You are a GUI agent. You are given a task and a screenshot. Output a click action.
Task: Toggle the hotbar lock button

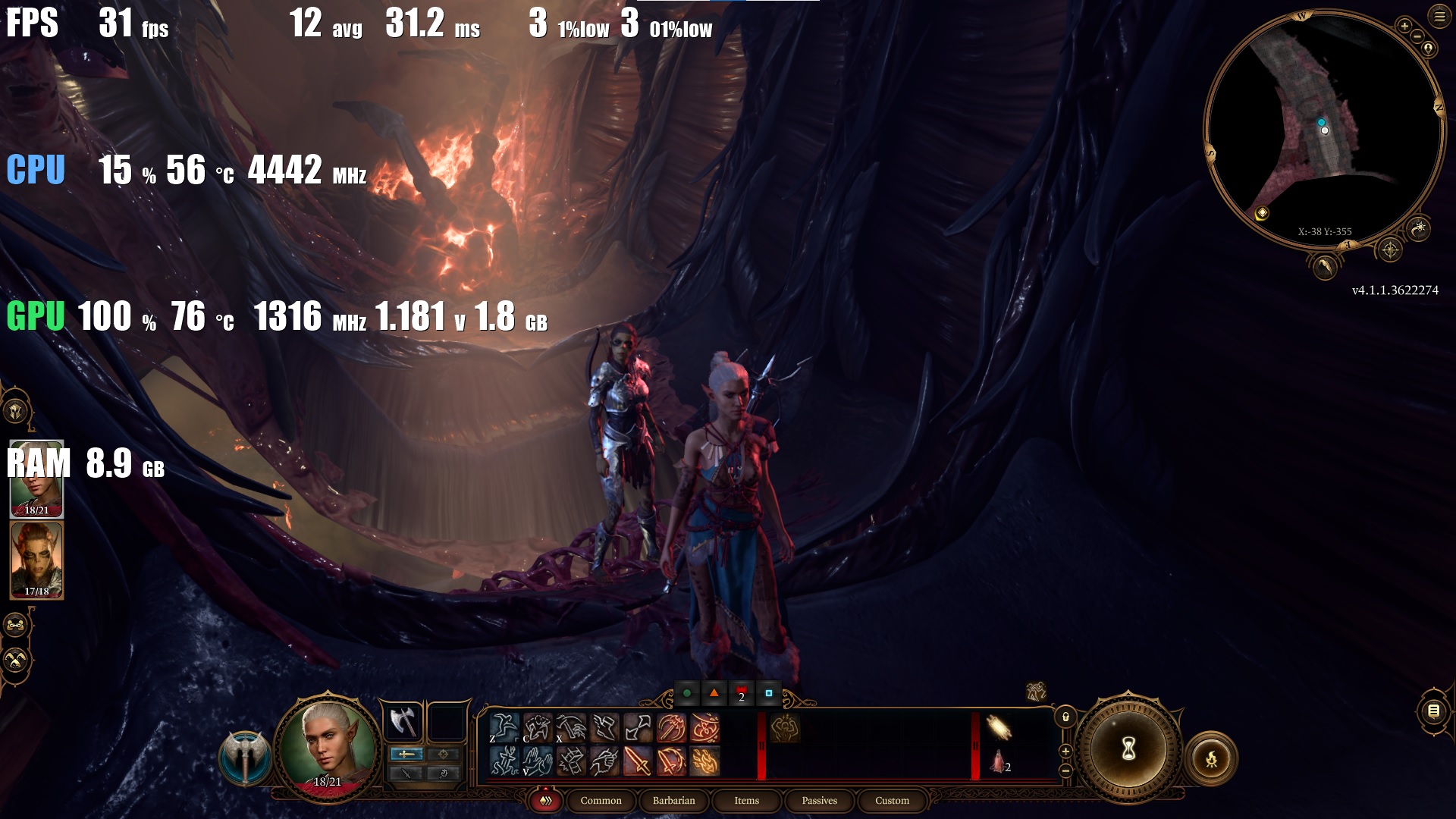click(1065, 717)
